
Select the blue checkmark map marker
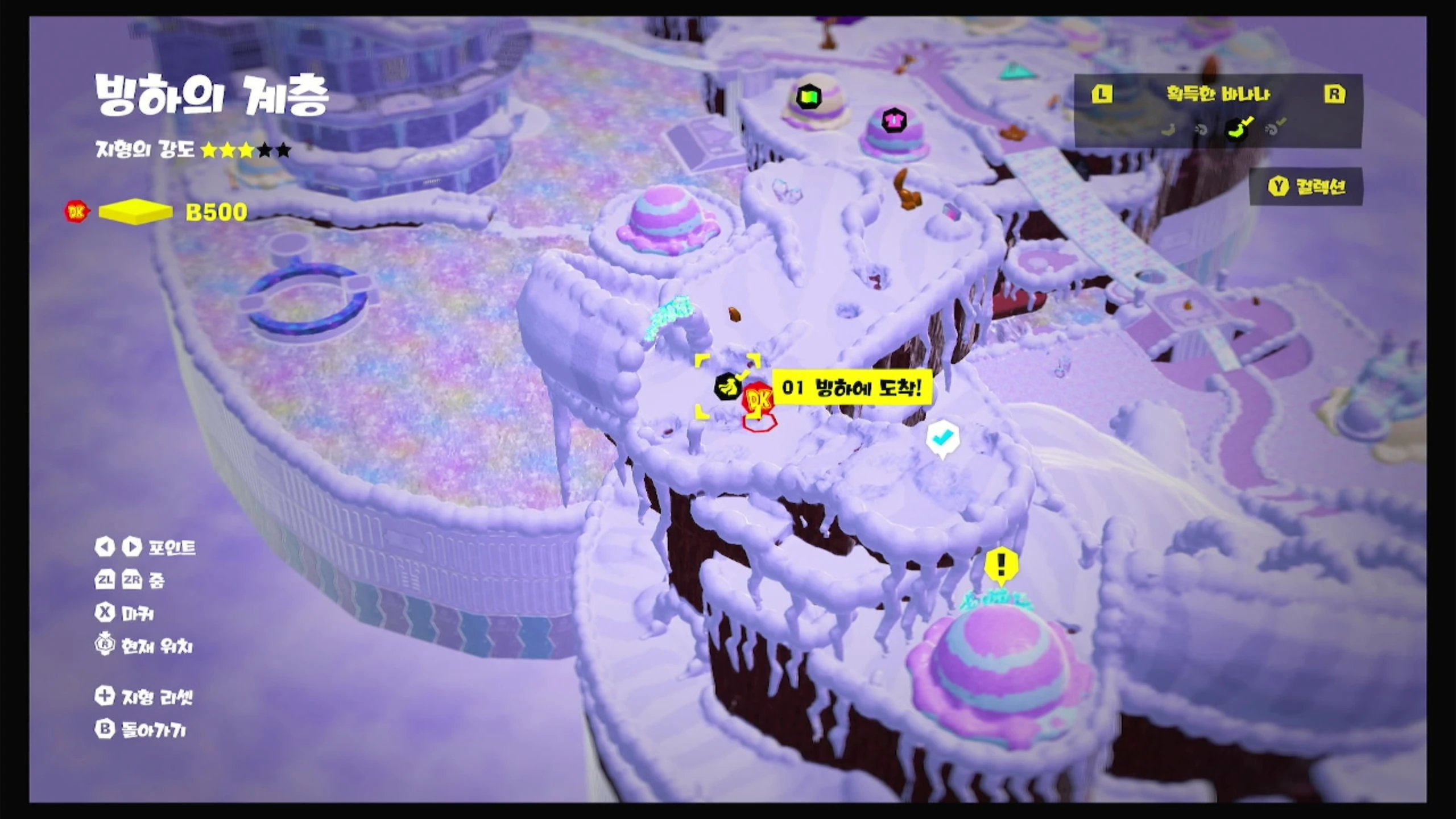point(942,437)
